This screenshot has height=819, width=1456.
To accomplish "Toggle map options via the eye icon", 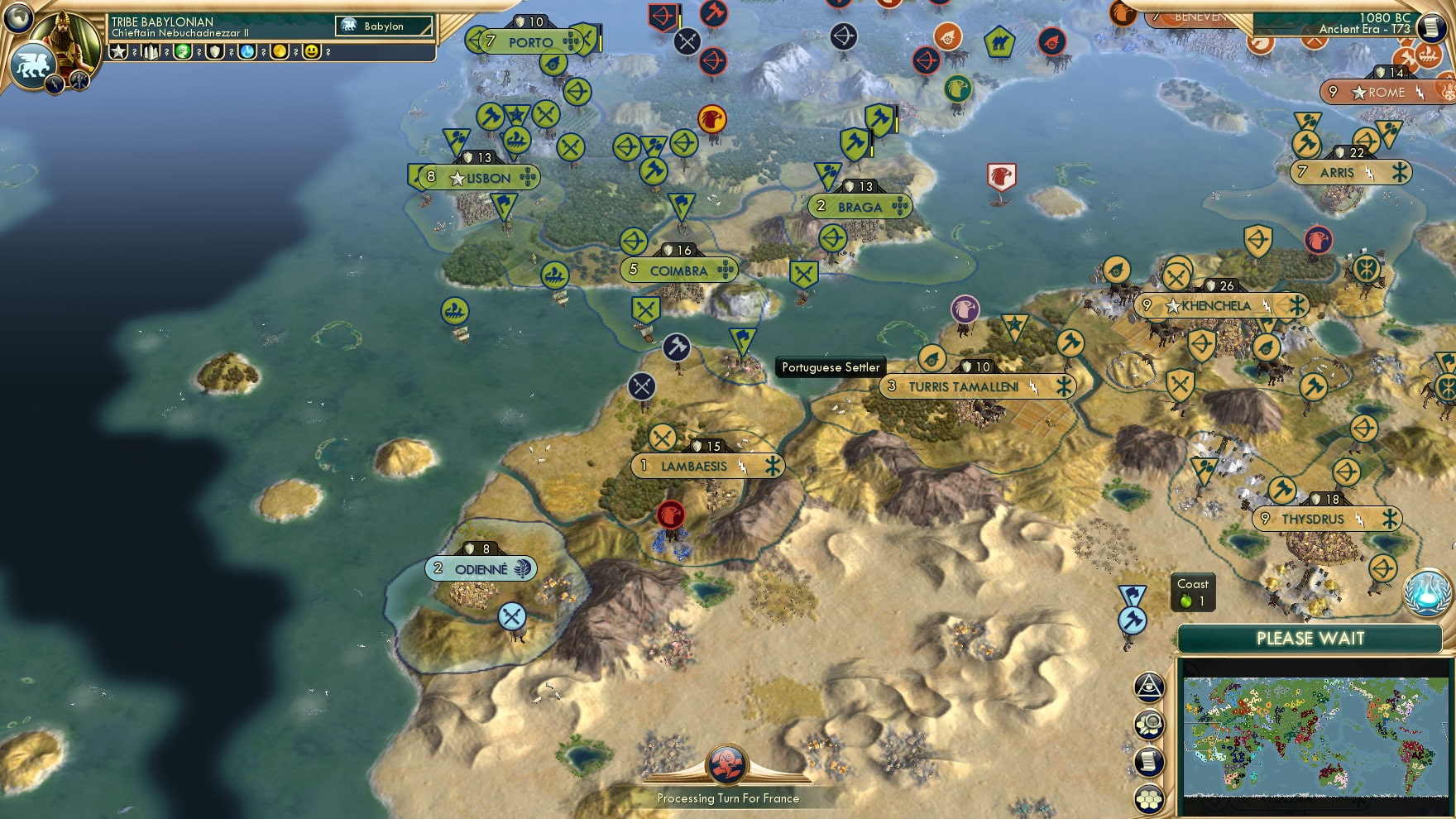I will click(1147, 685).
